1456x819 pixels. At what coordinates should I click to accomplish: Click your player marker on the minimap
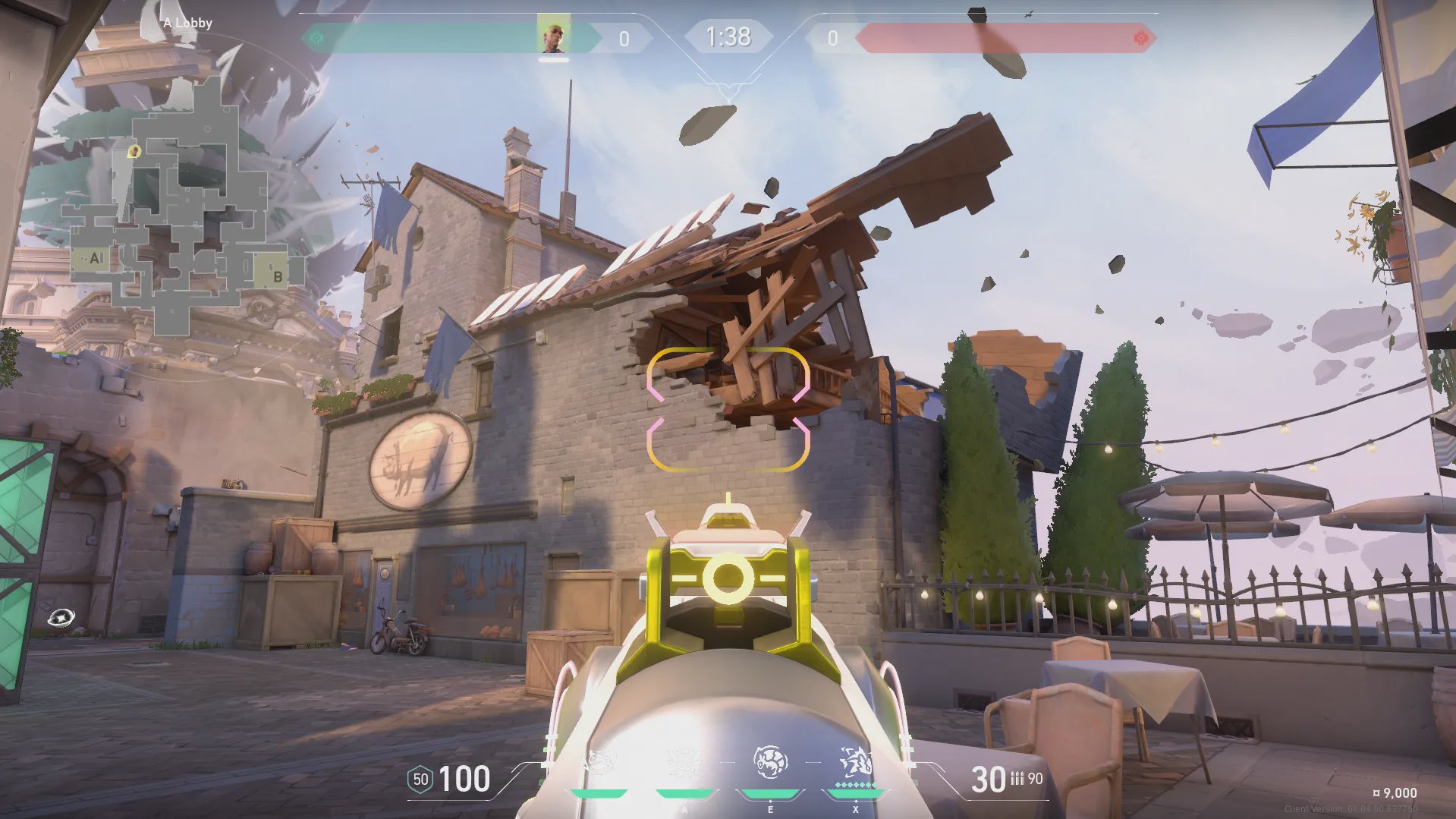click(x=134, y=152)
